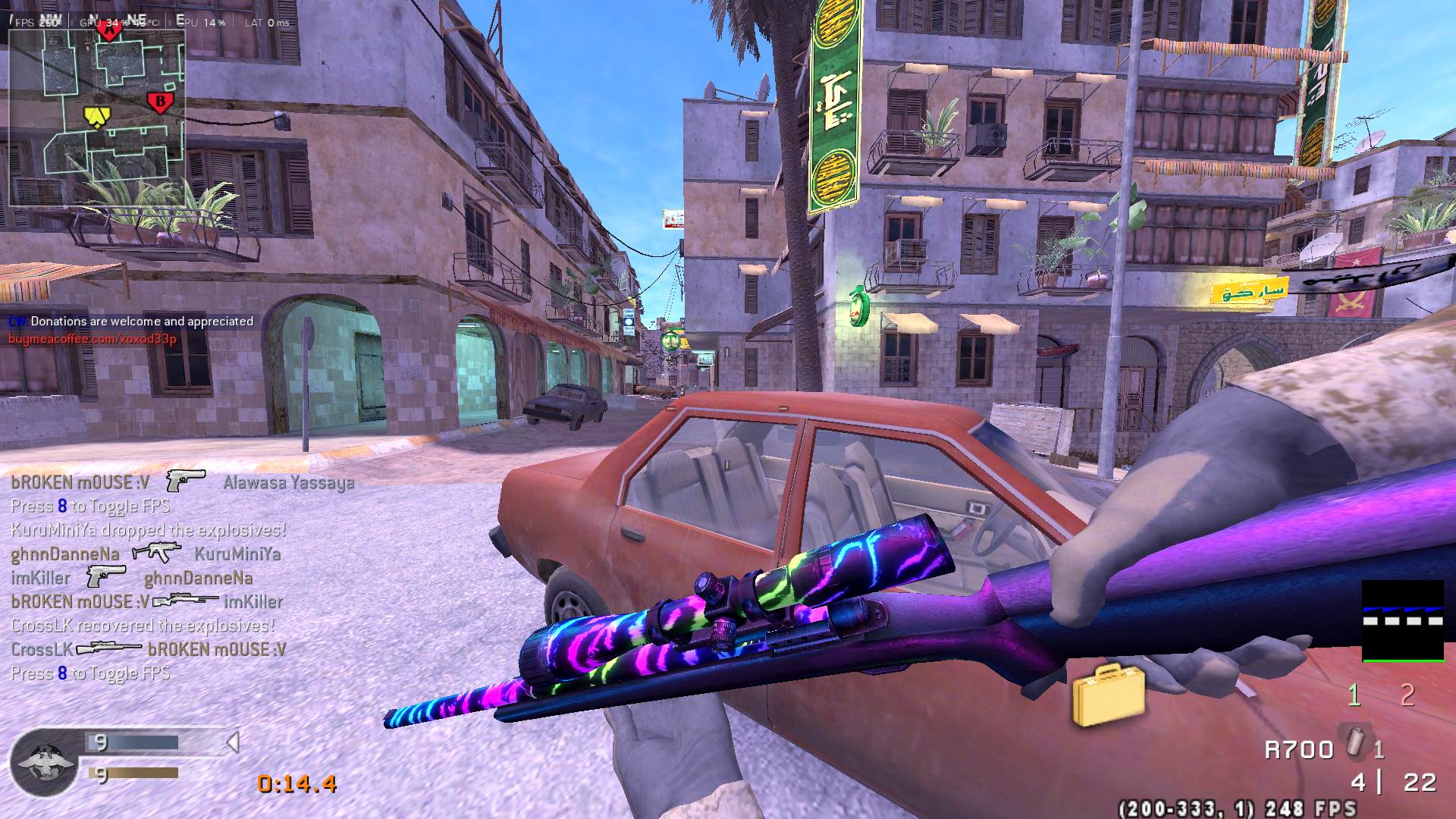Select the grenade icon beside R700
The width and height of the screenshot is (1456, 819).
coord(1354,742)
